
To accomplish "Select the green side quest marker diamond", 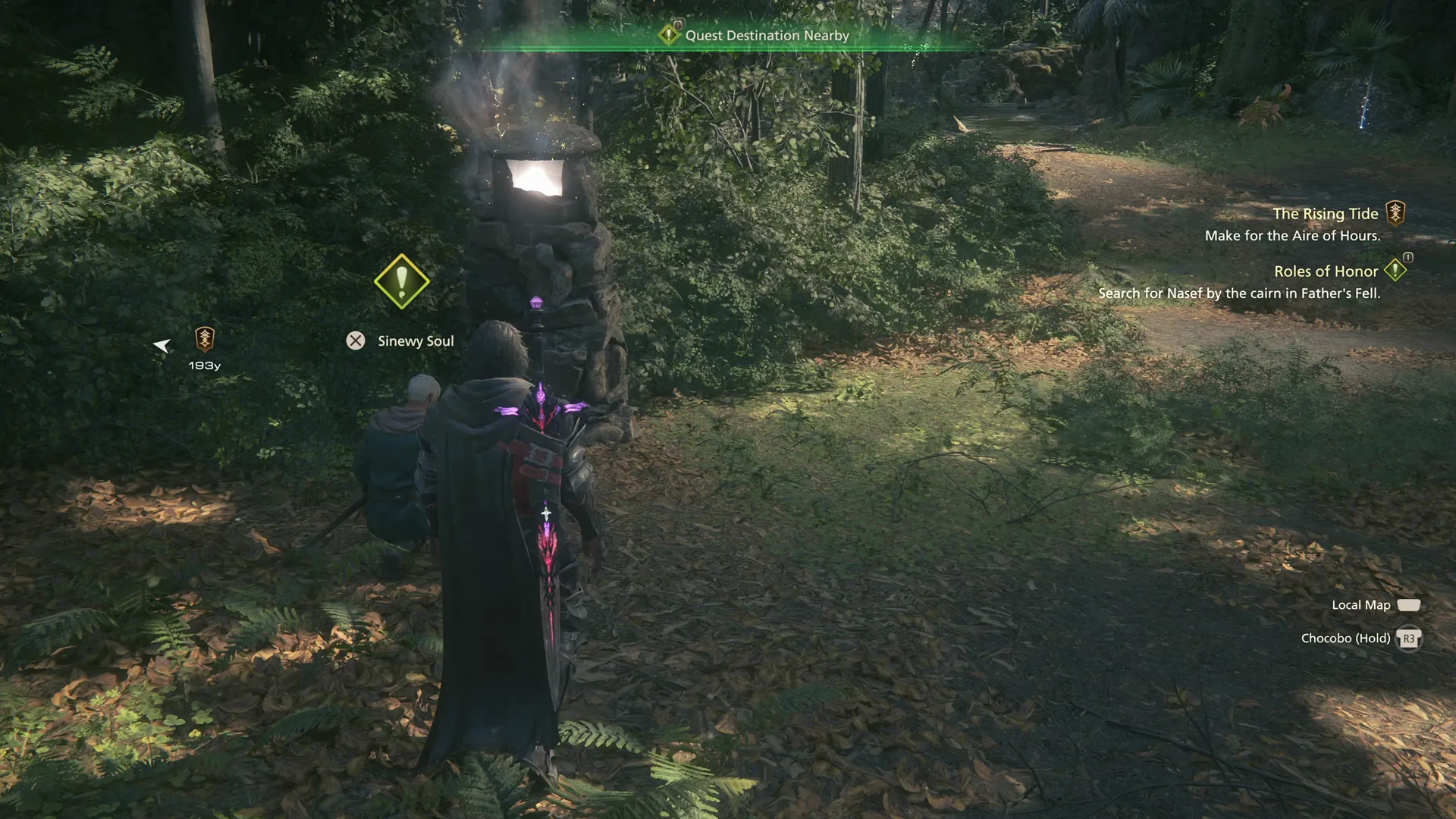I will [x=401, y=282].
